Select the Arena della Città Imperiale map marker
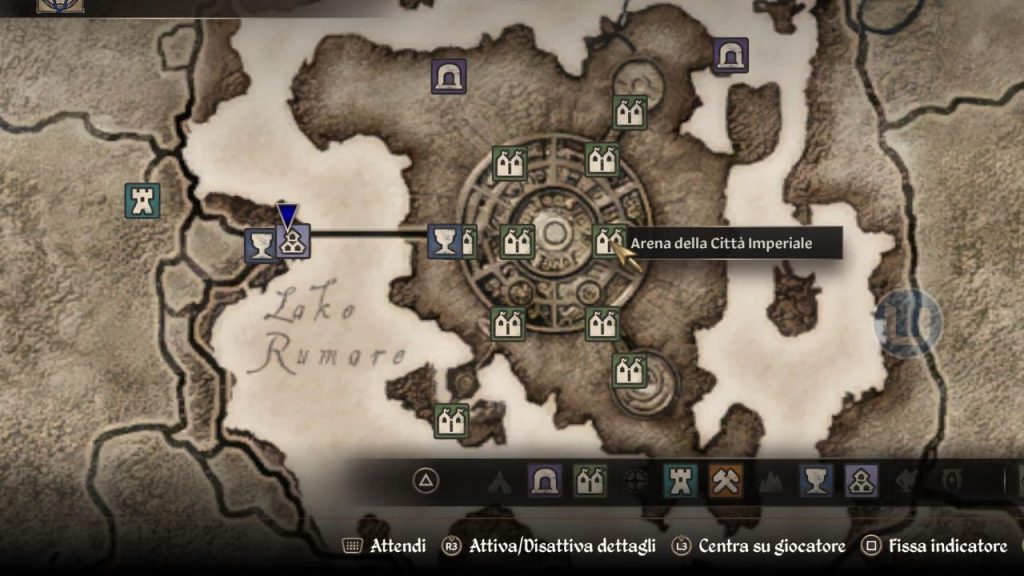1024x576 pixels. point(607,241)
